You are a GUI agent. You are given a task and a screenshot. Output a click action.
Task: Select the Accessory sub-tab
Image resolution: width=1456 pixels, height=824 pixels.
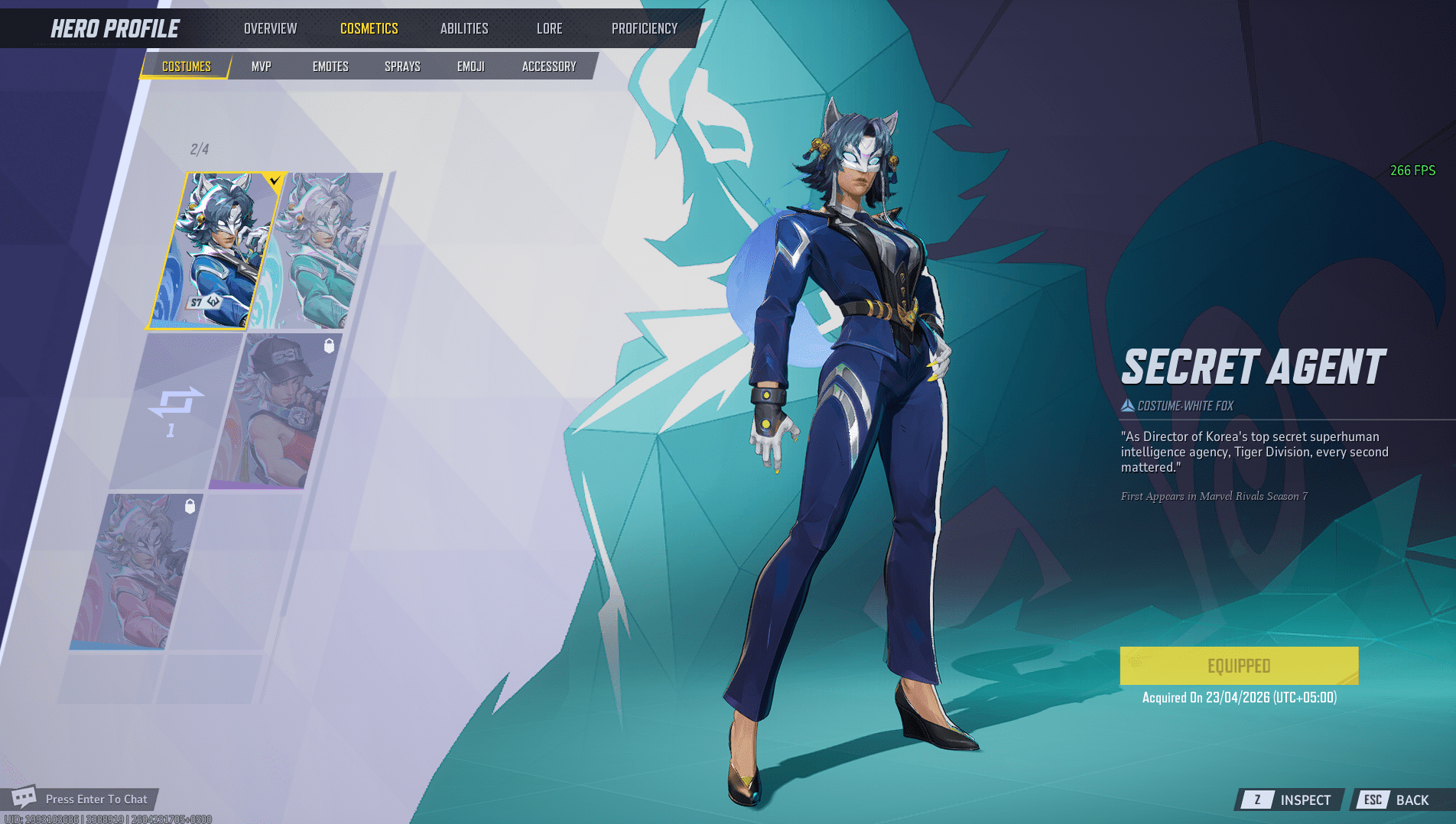pyautogui.click(x=548, y=66)
